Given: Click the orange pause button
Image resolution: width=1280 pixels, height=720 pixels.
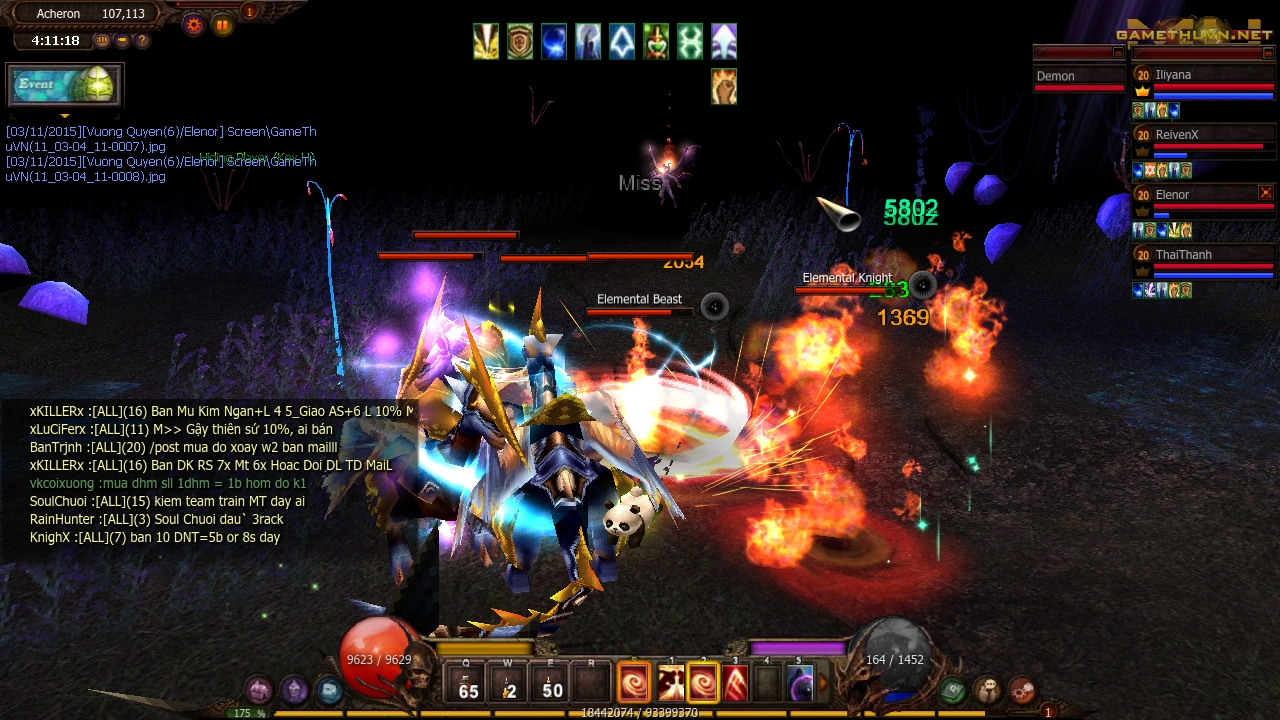Looking at the screenshot, I should [222, 25].
